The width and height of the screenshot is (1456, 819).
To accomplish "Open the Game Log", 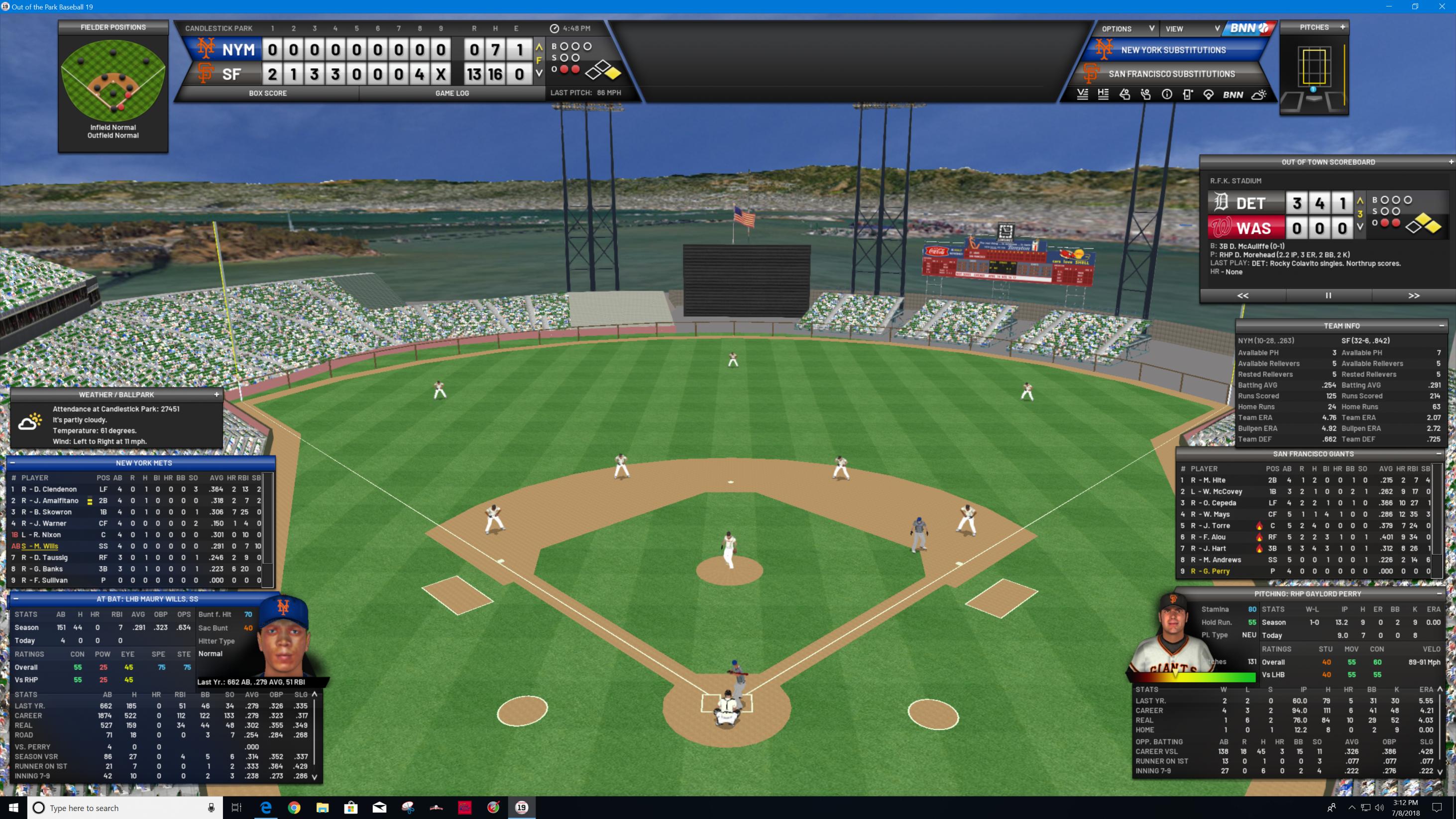I will pyautogui.click(x=451, y=93).
